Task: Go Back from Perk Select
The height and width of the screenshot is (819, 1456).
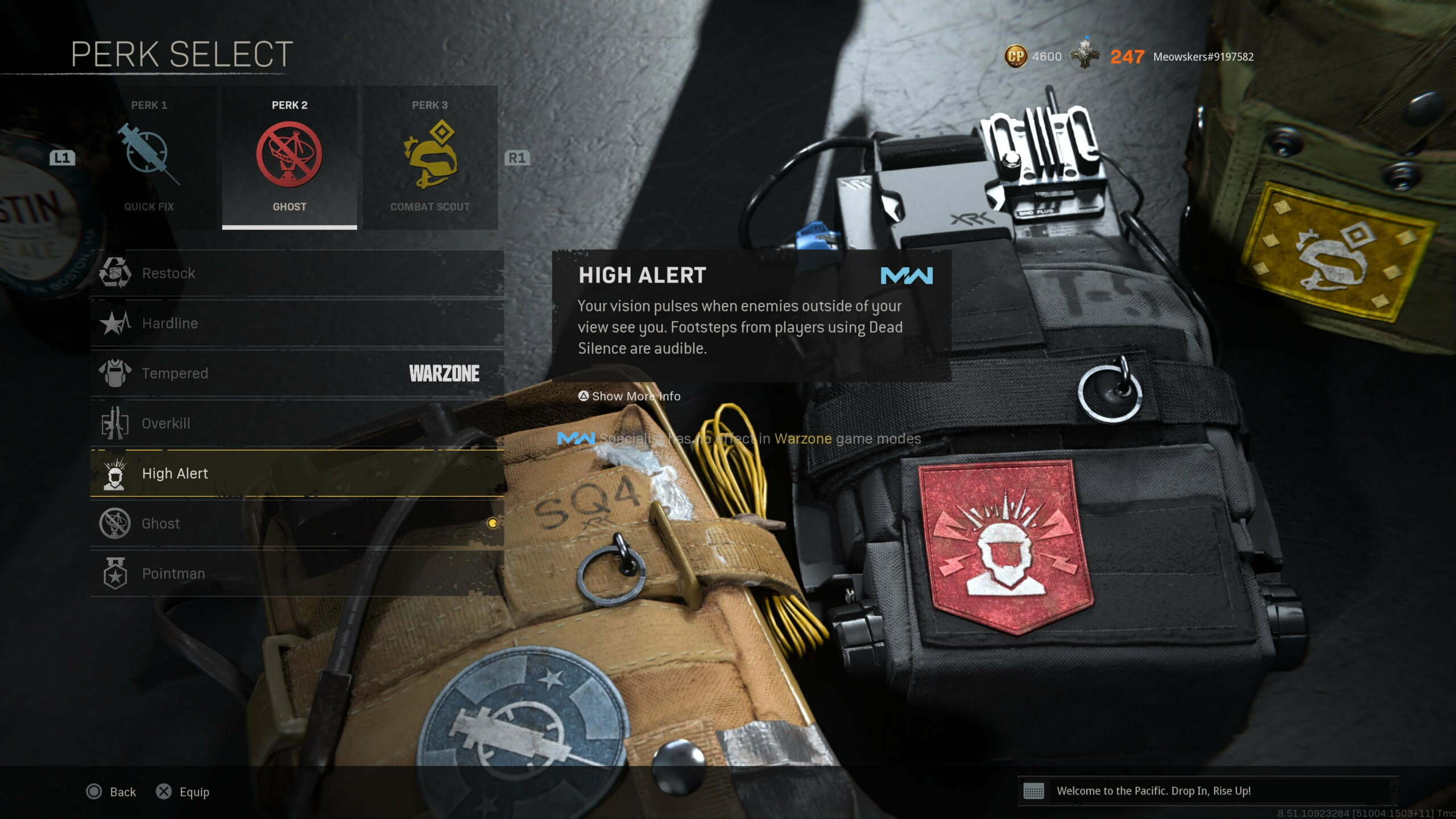Action: click(111, 792)
